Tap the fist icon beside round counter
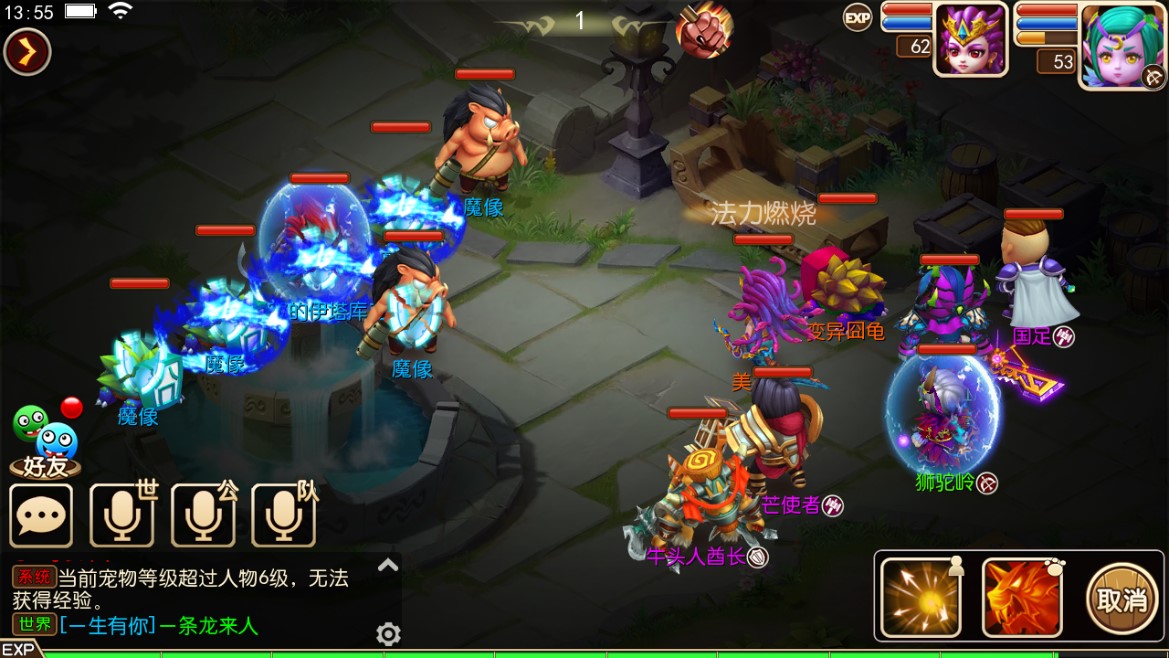 click(x=704, y=30)
